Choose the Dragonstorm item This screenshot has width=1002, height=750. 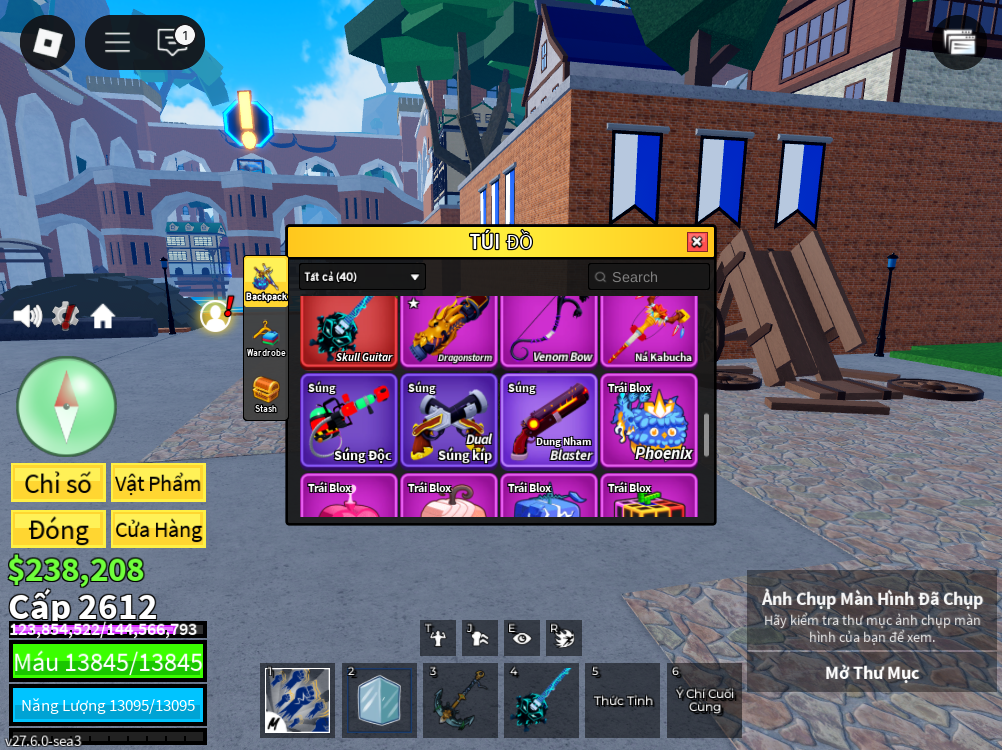[x=449, y=331]
